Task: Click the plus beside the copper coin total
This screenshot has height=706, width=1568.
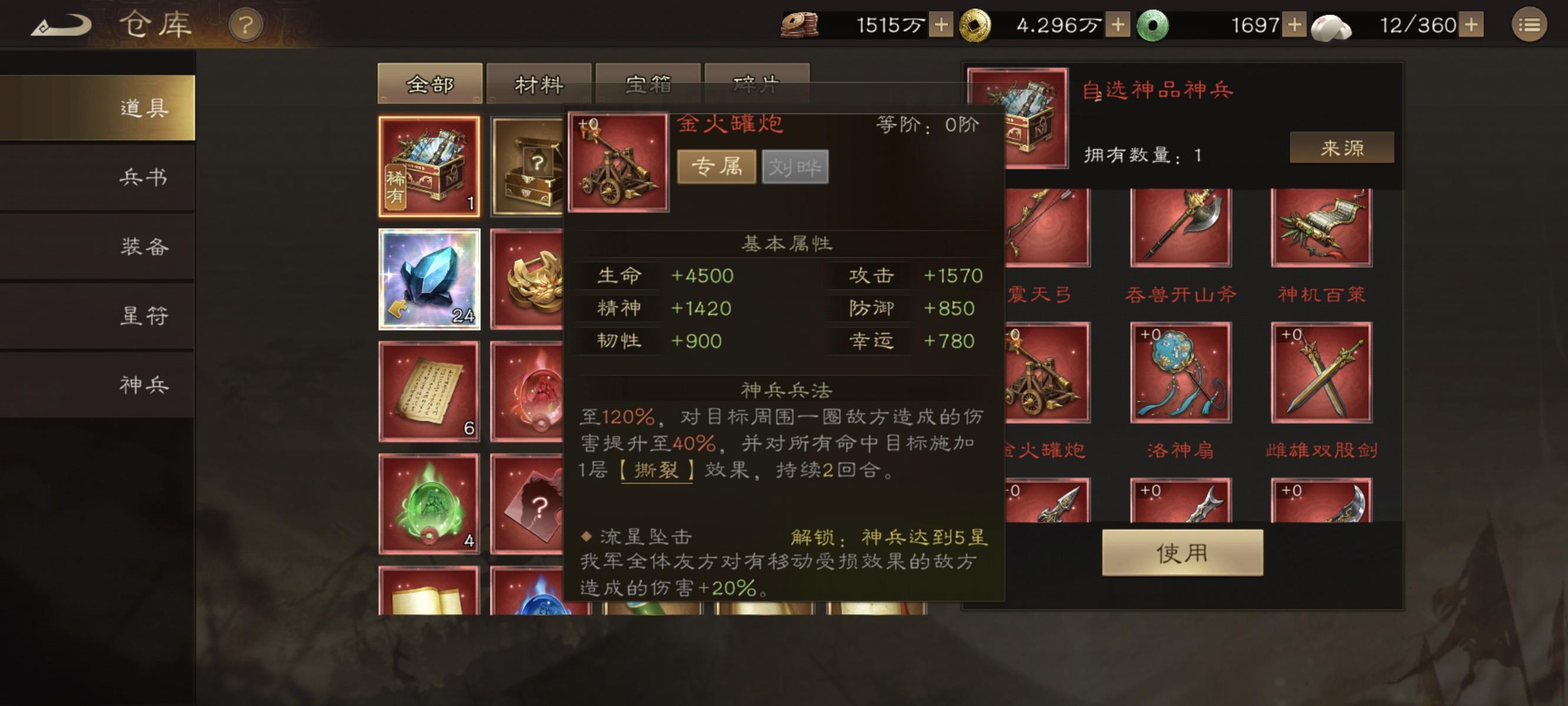Action: tap(942, 25)
